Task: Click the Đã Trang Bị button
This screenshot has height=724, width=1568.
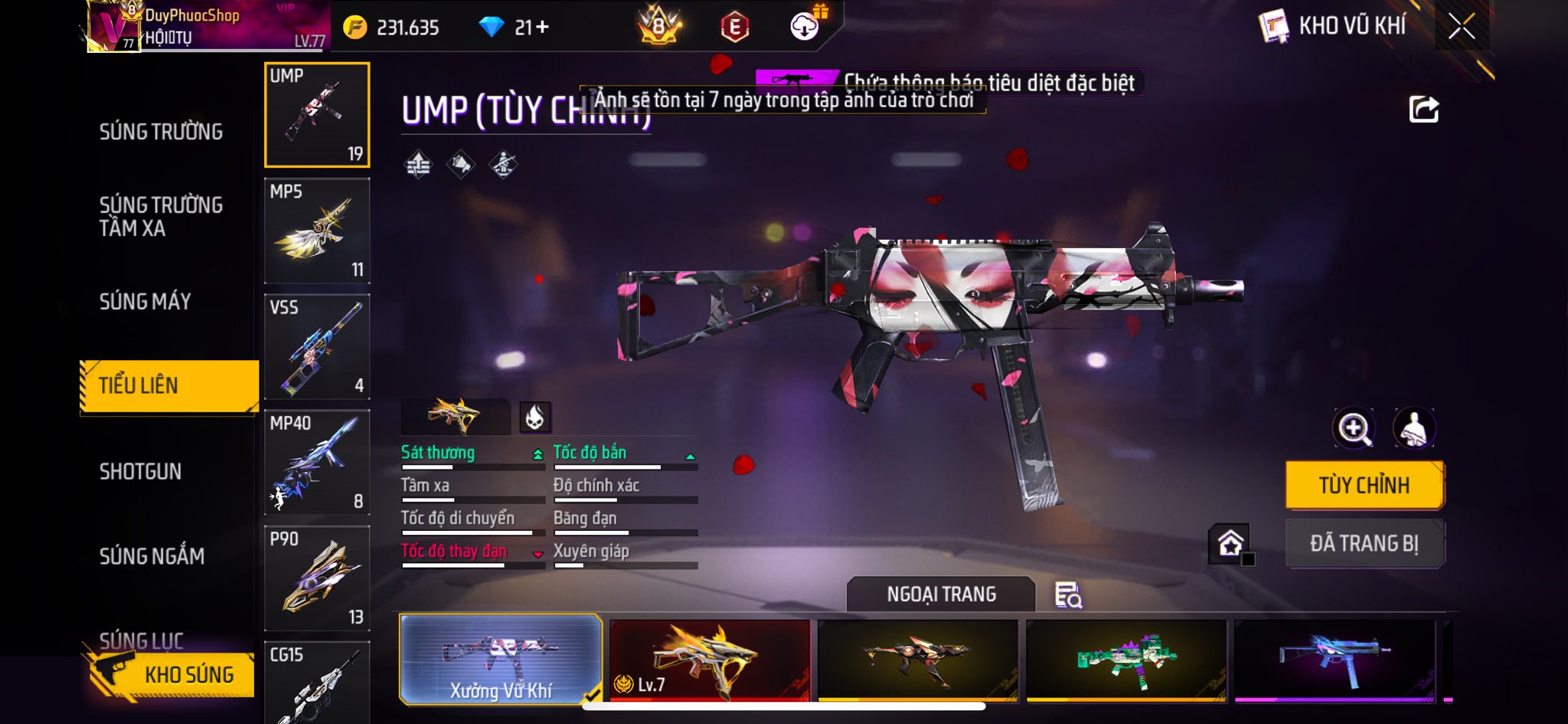Action: pyautogui.click(x=1364, y=543)
